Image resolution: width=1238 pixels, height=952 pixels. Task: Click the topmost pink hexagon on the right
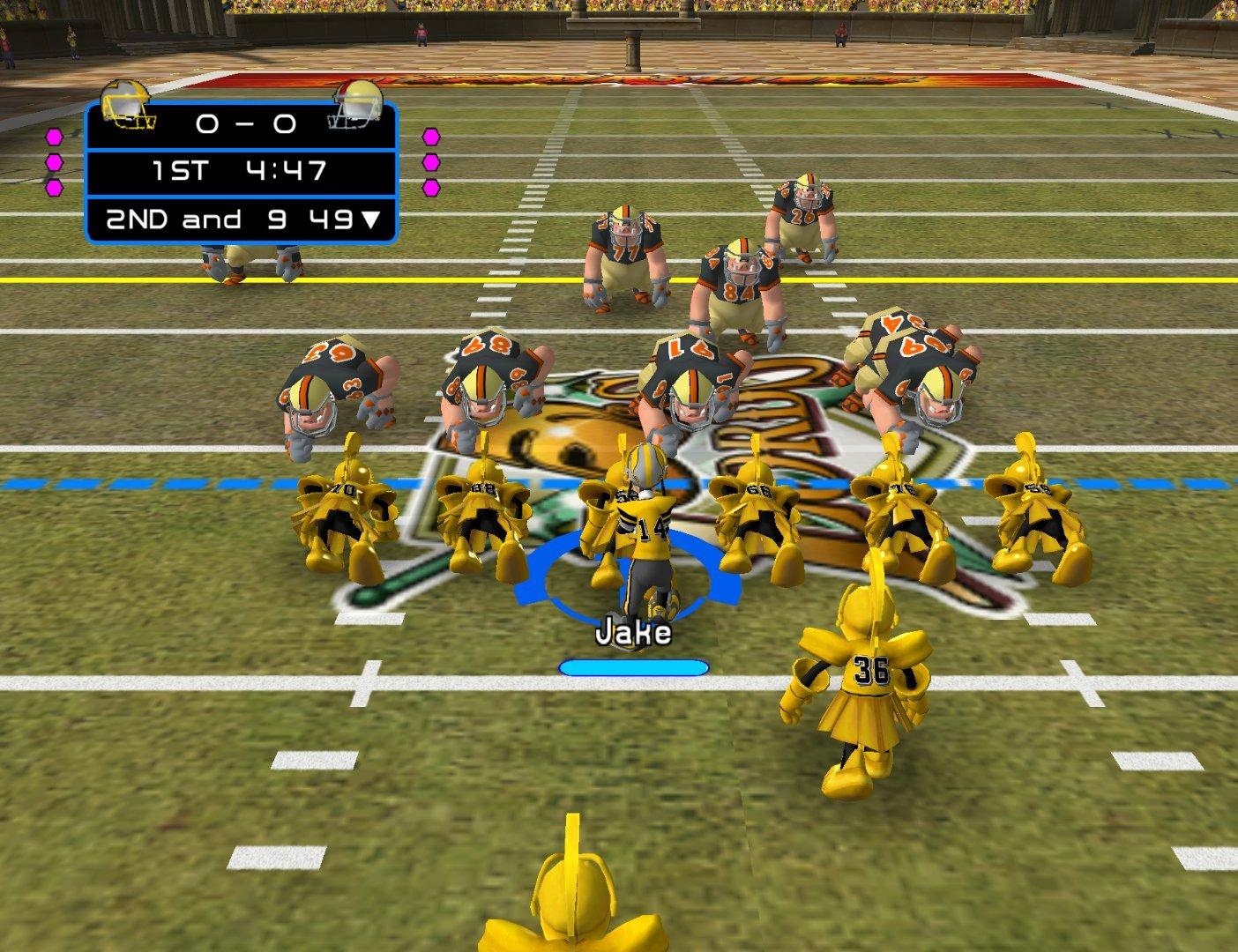coord(430,137)
